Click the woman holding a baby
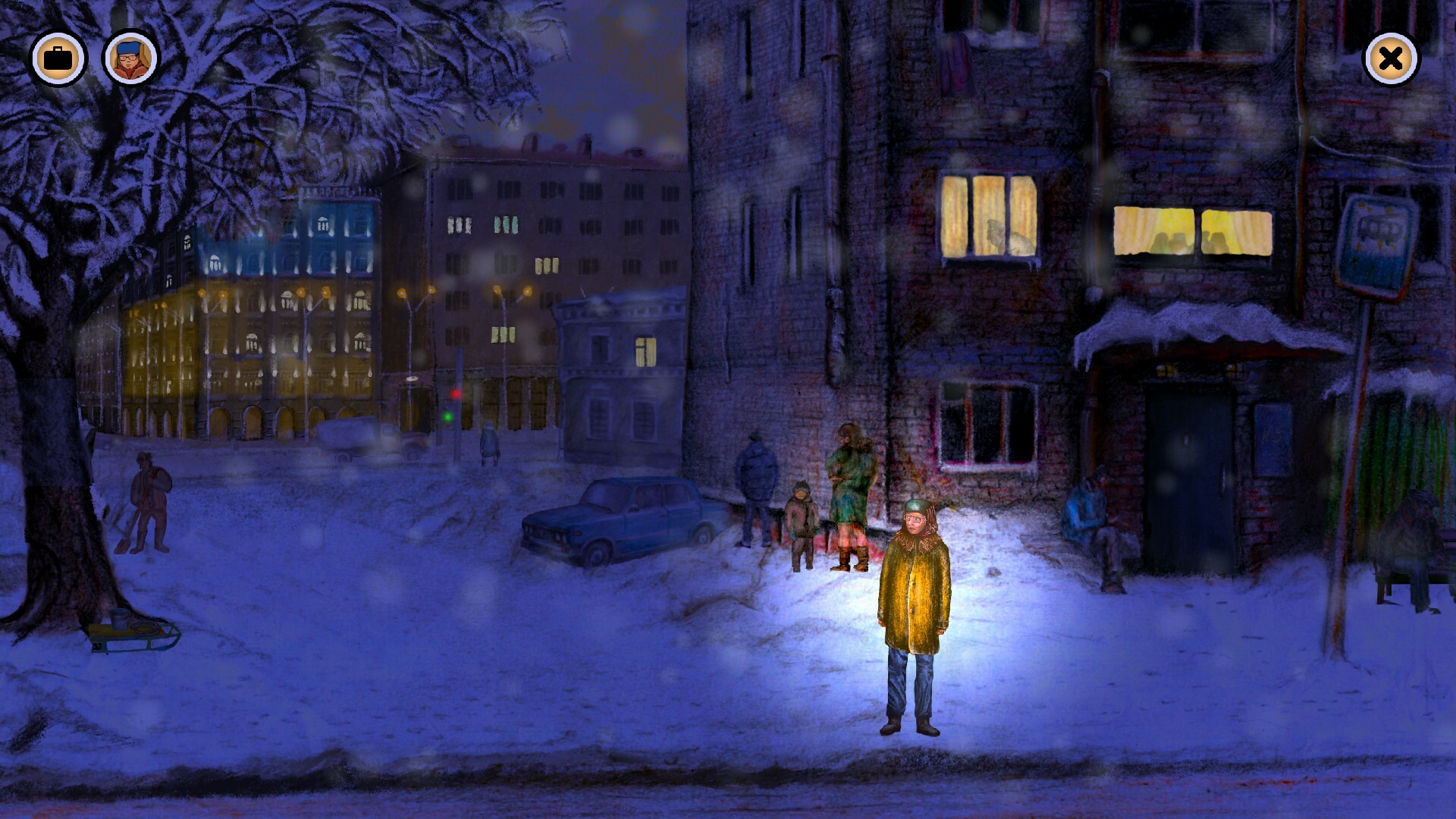The image size is (1456, 819). 849,485
